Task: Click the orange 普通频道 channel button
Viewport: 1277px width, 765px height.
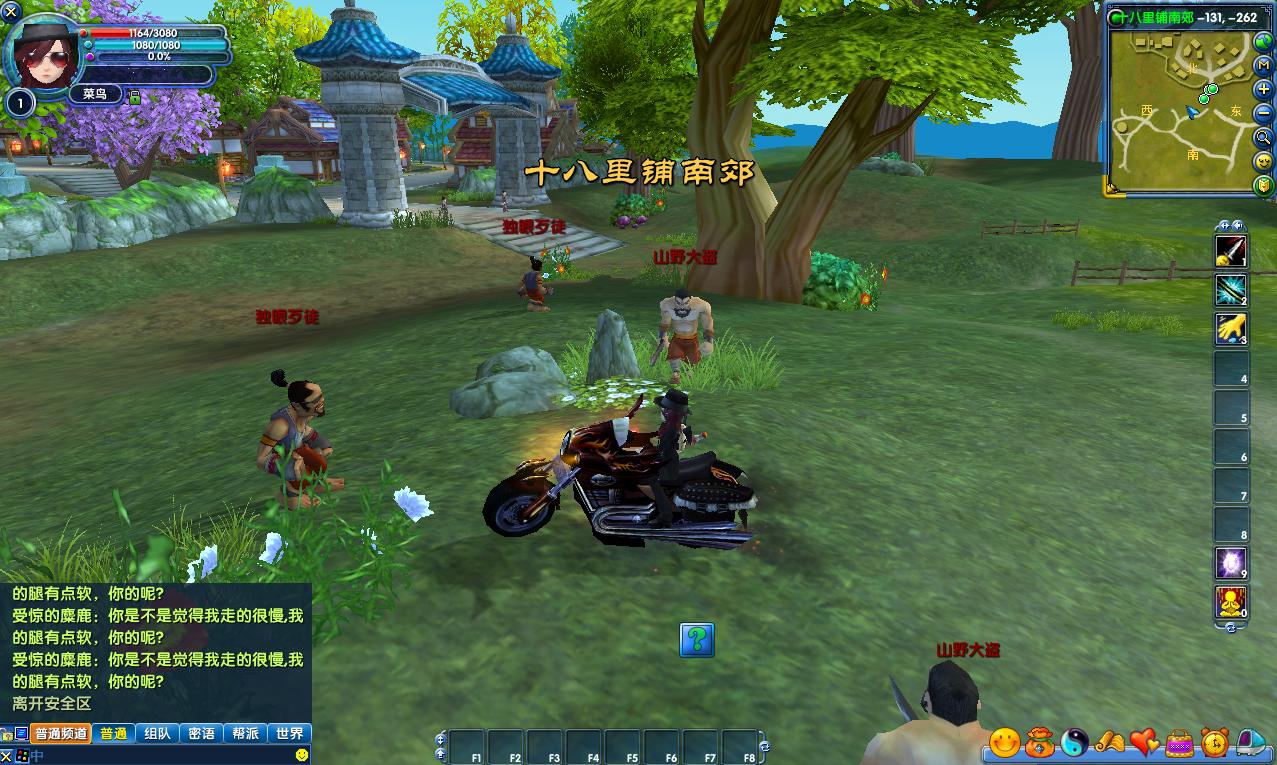Action: 61,733
